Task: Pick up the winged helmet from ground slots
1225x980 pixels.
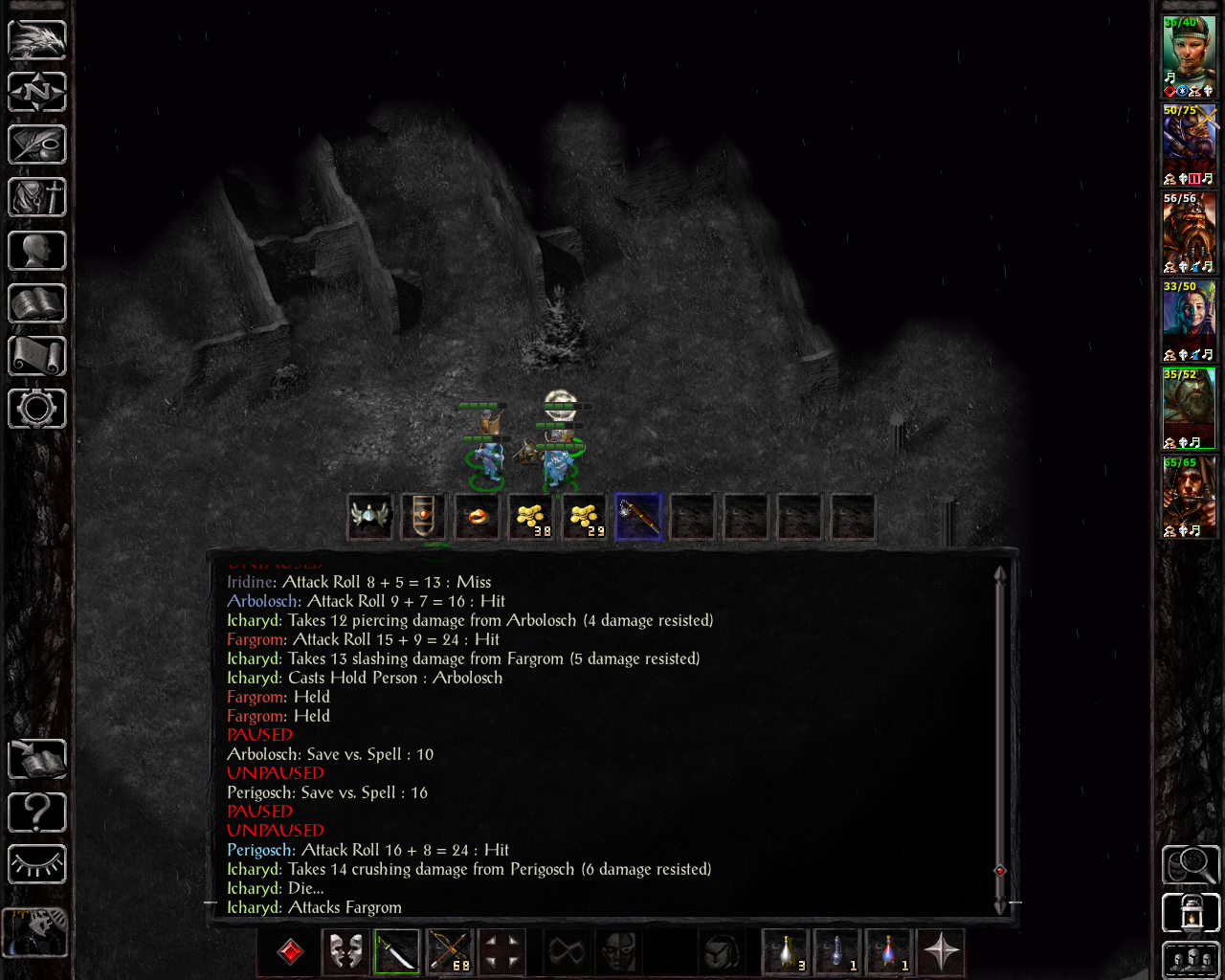Action: (x=370, y=517)
